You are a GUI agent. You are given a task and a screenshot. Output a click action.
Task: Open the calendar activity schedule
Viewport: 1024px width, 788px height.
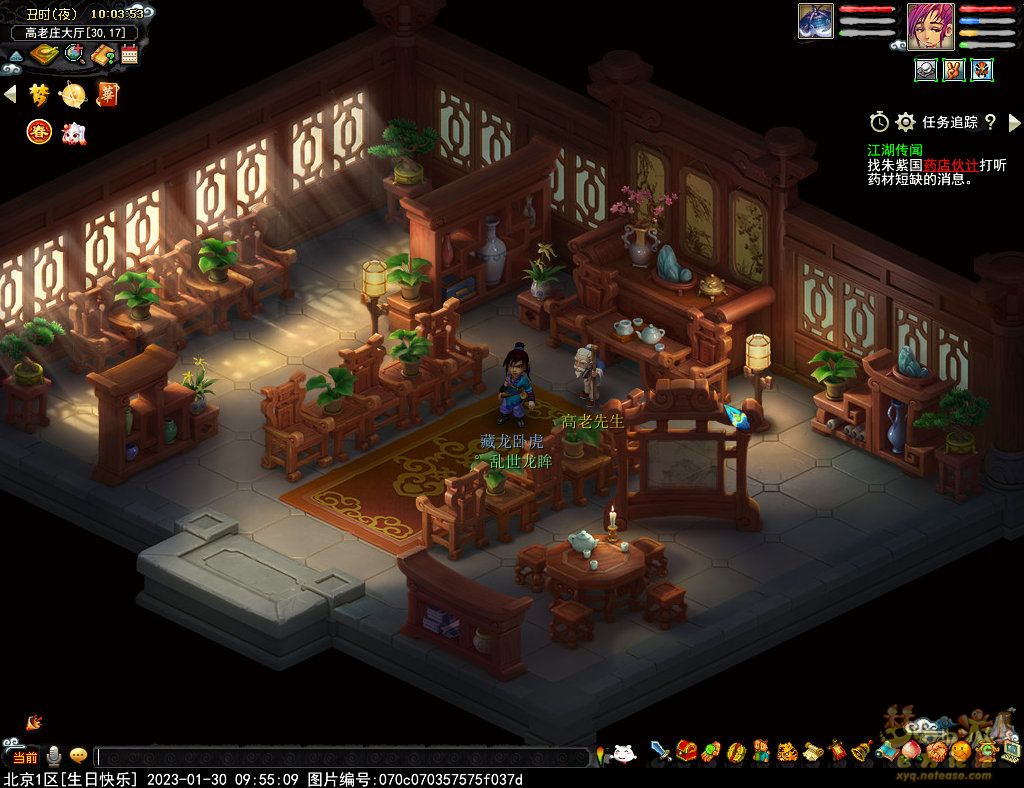point(129,55)
